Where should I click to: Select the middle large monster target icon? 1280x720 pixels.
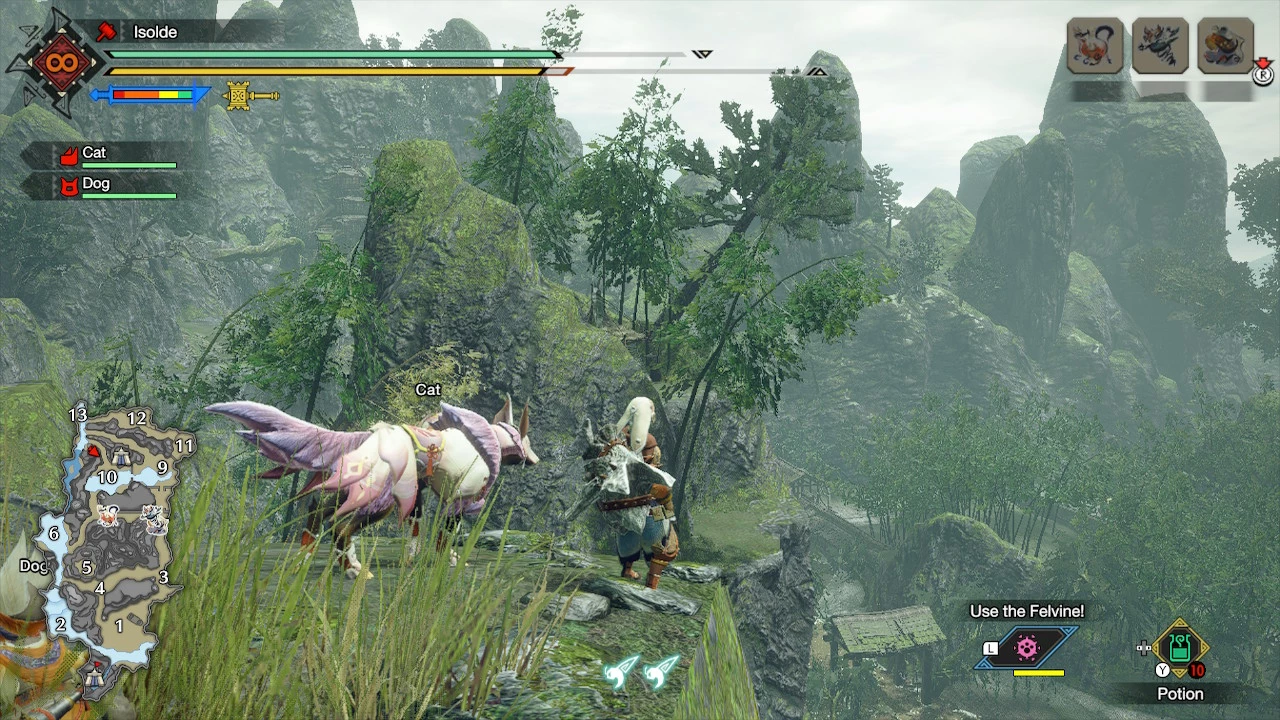[1160, 46]
